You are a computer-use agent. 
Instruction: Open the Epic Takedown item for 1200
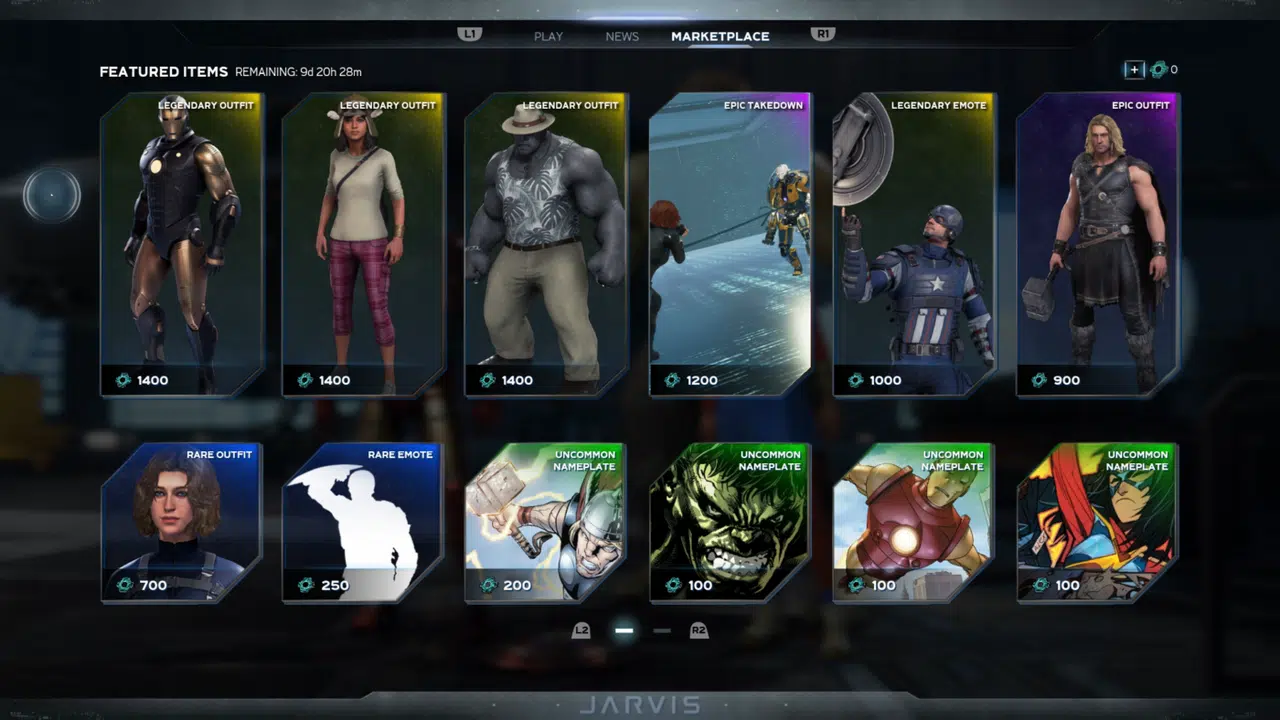click(x=730, y=245)
